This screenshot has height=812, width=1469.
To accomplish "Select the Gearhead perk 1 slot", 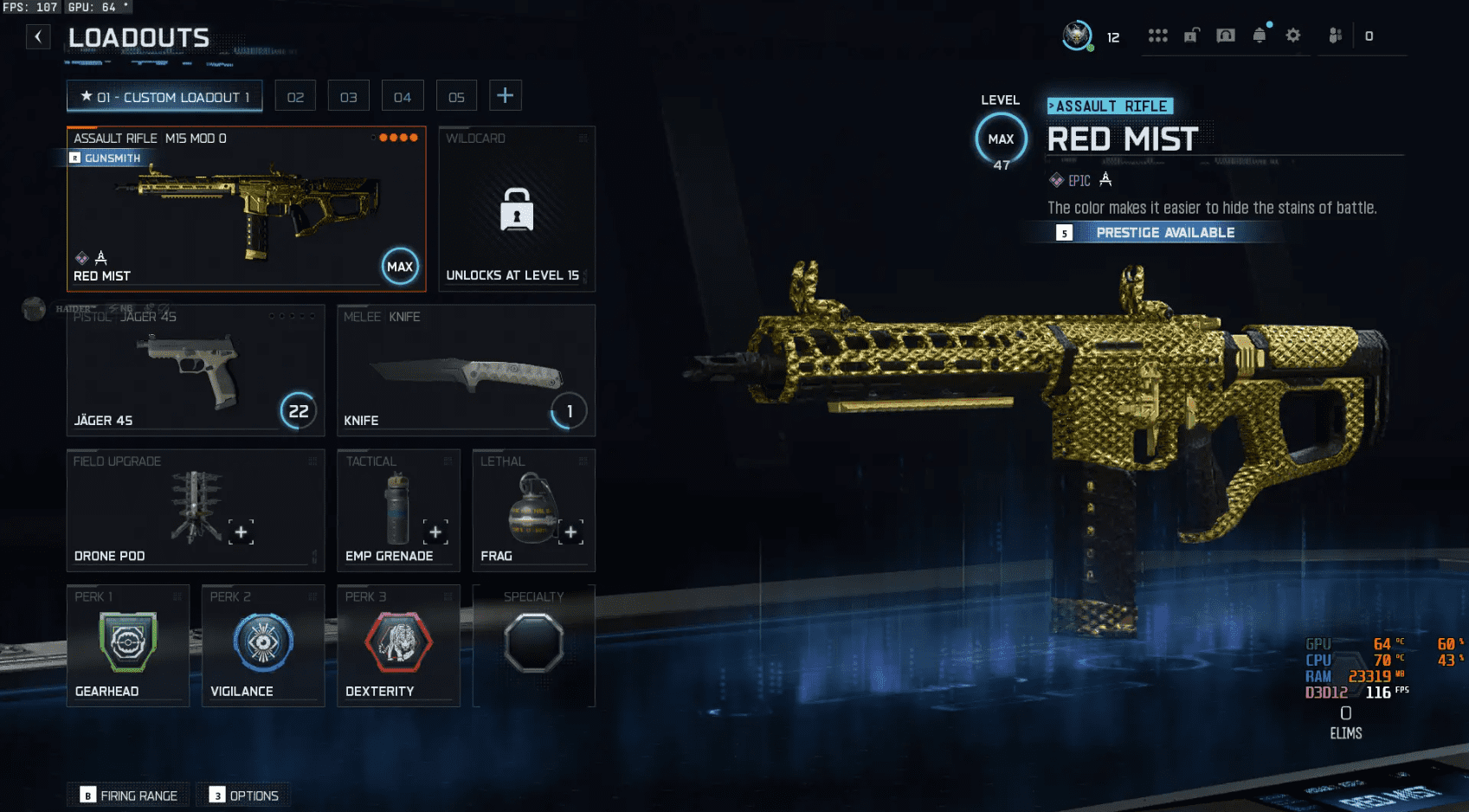I will [128, 646].
